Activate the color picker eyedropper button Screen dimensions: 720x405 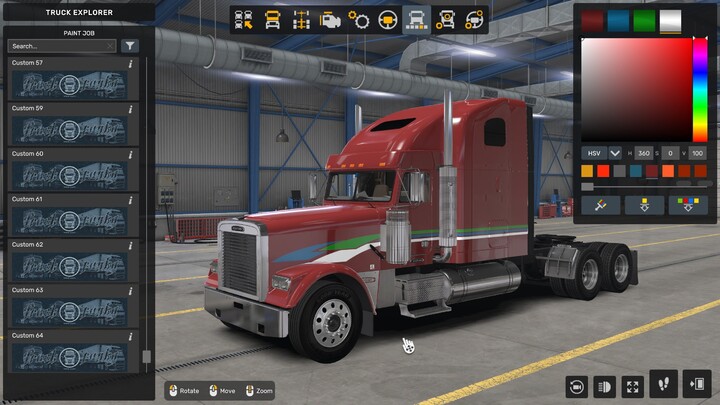[602, 205]
